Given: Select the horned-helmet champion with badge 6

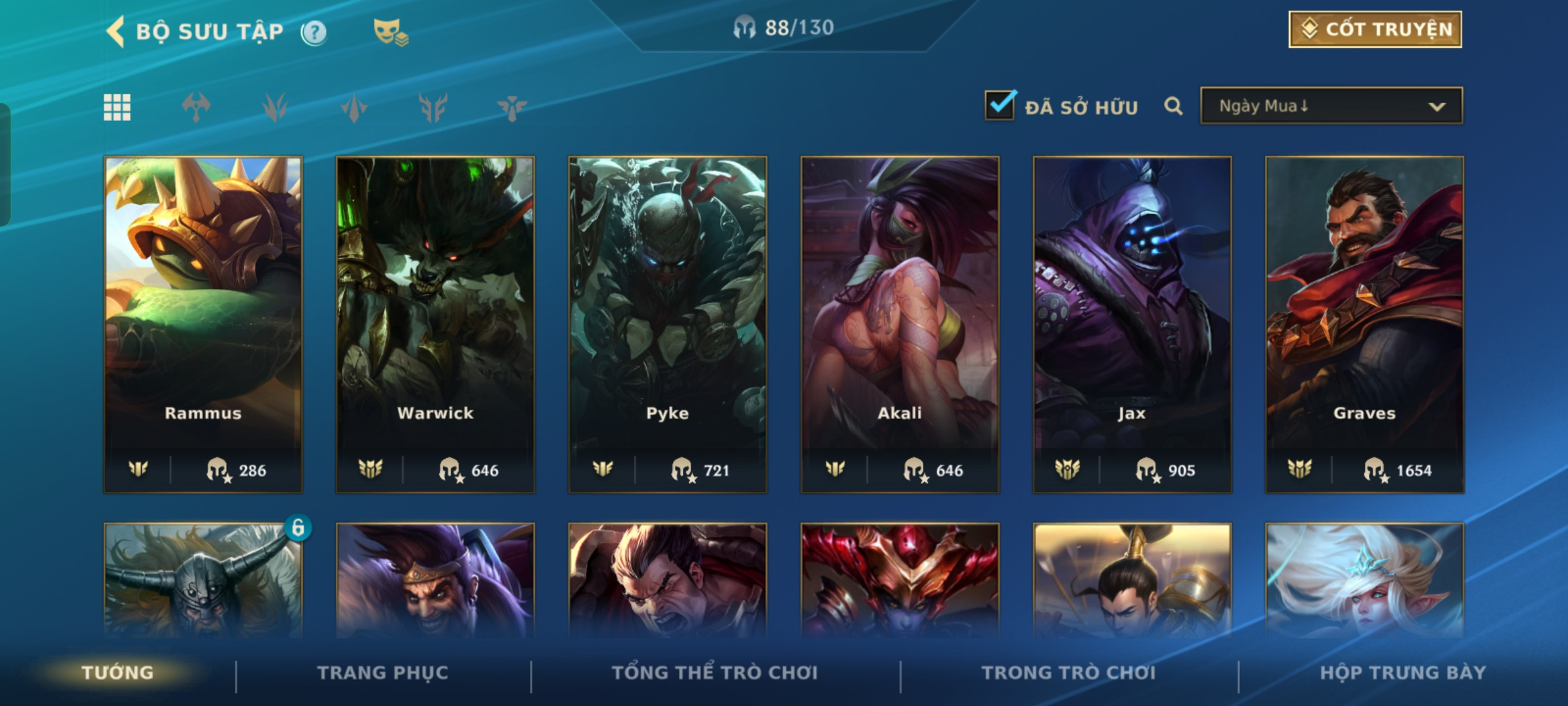Looking at the screenshot, I should tap(203, 580).
